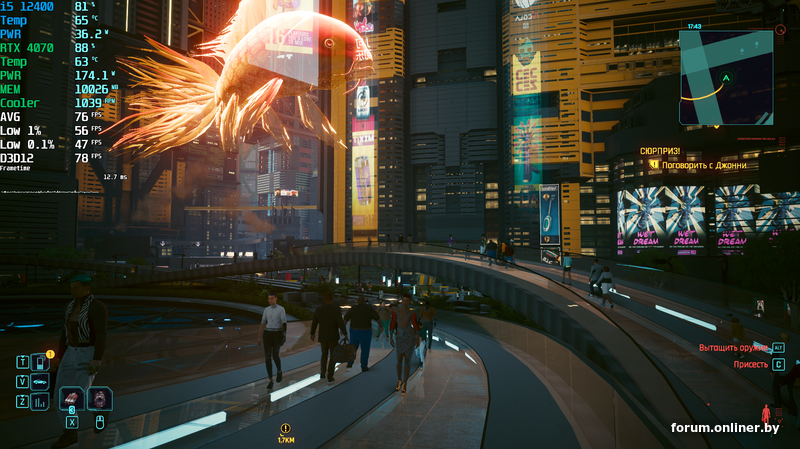Click the player arrow on the minimap

(x=726, y=78)
